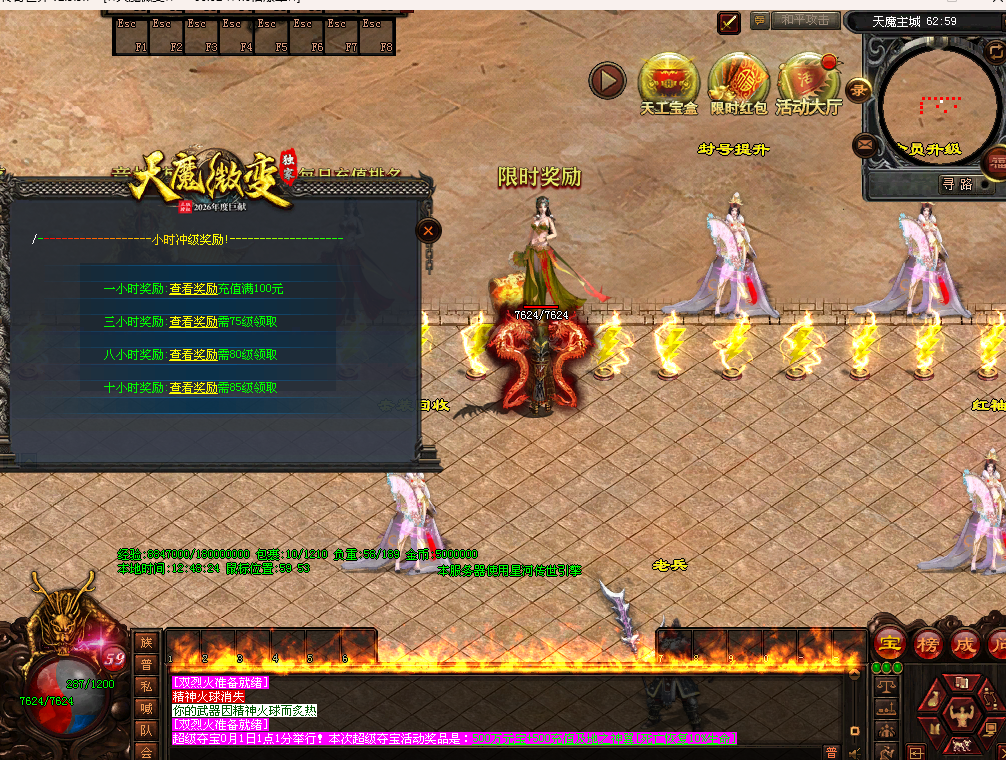Viewport: 1006px width, 760px height.
Task: View the ten-hour reward (十小时奖励) link
Action: pyautogui.click(x=193, y=388)
